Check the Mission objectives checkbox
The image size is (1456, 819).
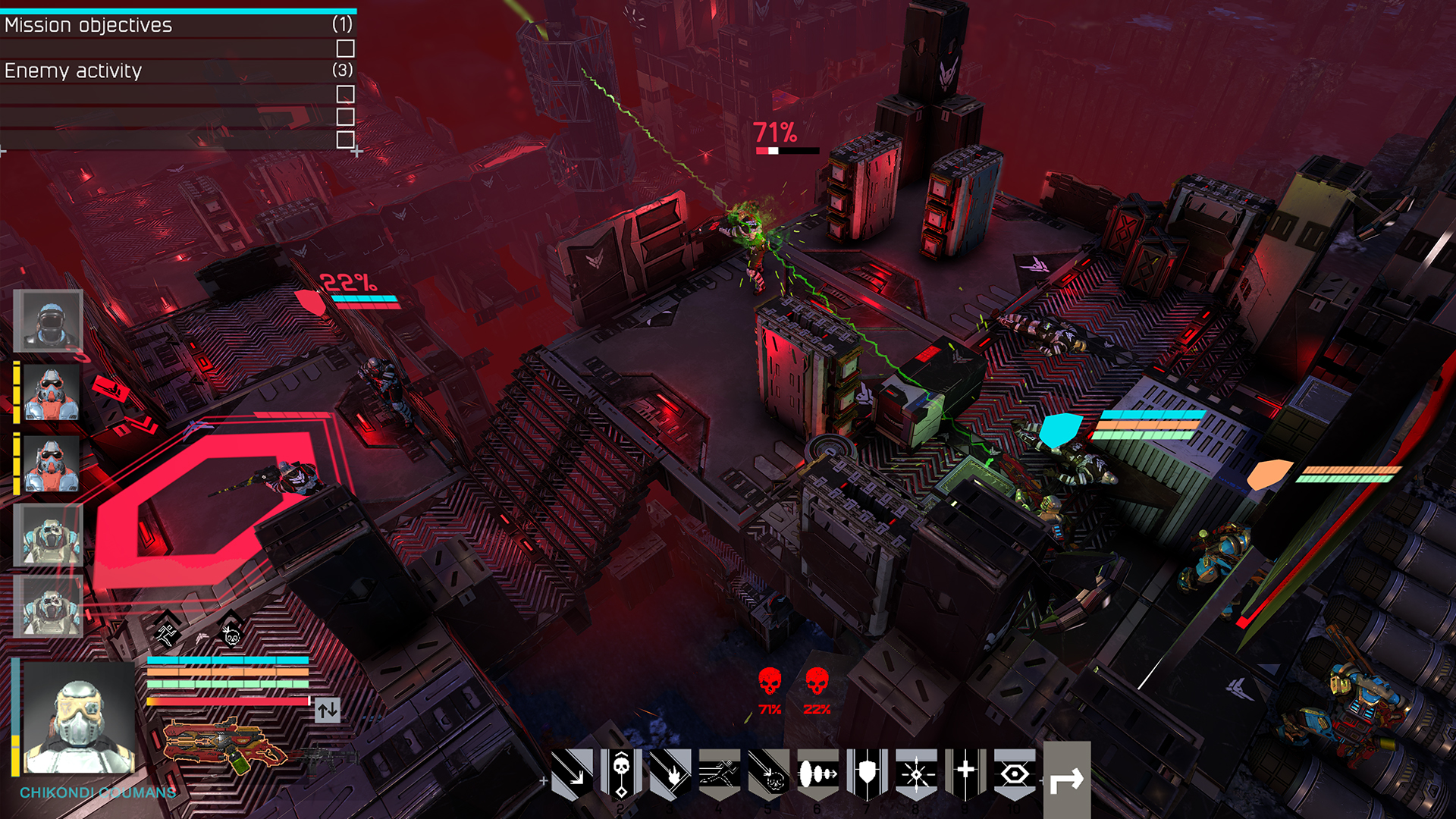[x=347, y=48]
